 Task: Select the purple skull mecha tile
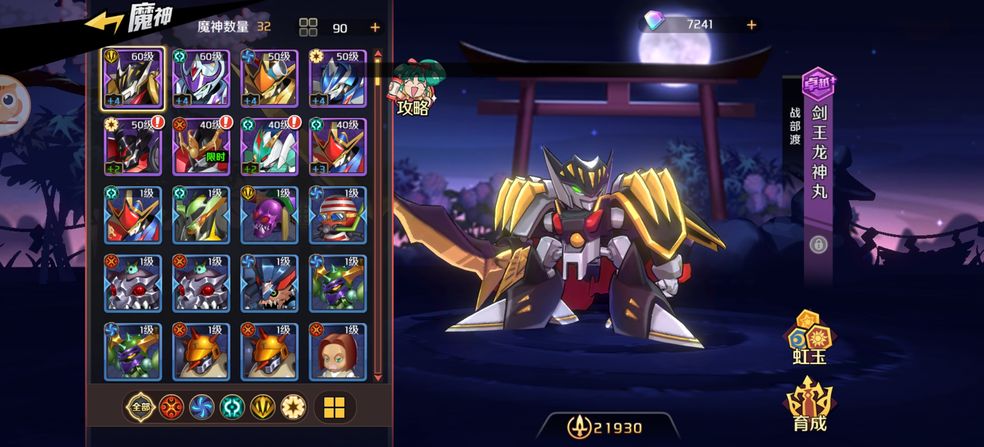coord(270,214)
